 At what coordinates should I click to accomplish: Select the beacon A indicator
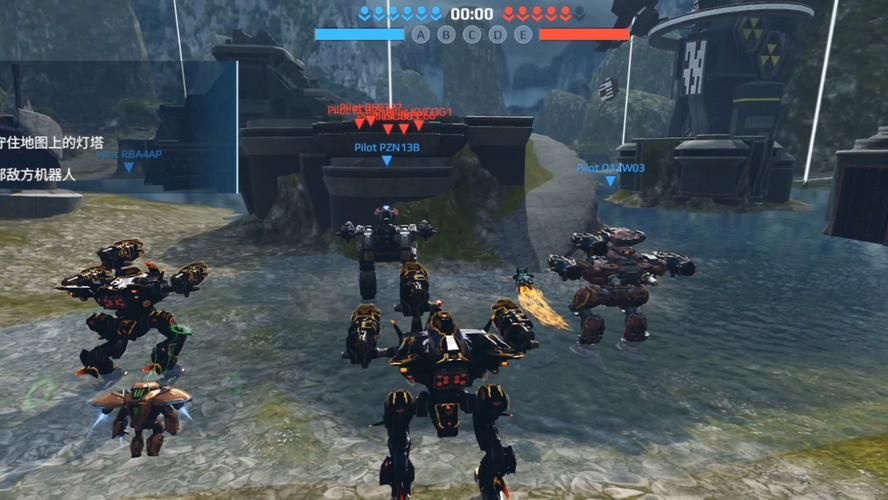click(x=421, y=34)
